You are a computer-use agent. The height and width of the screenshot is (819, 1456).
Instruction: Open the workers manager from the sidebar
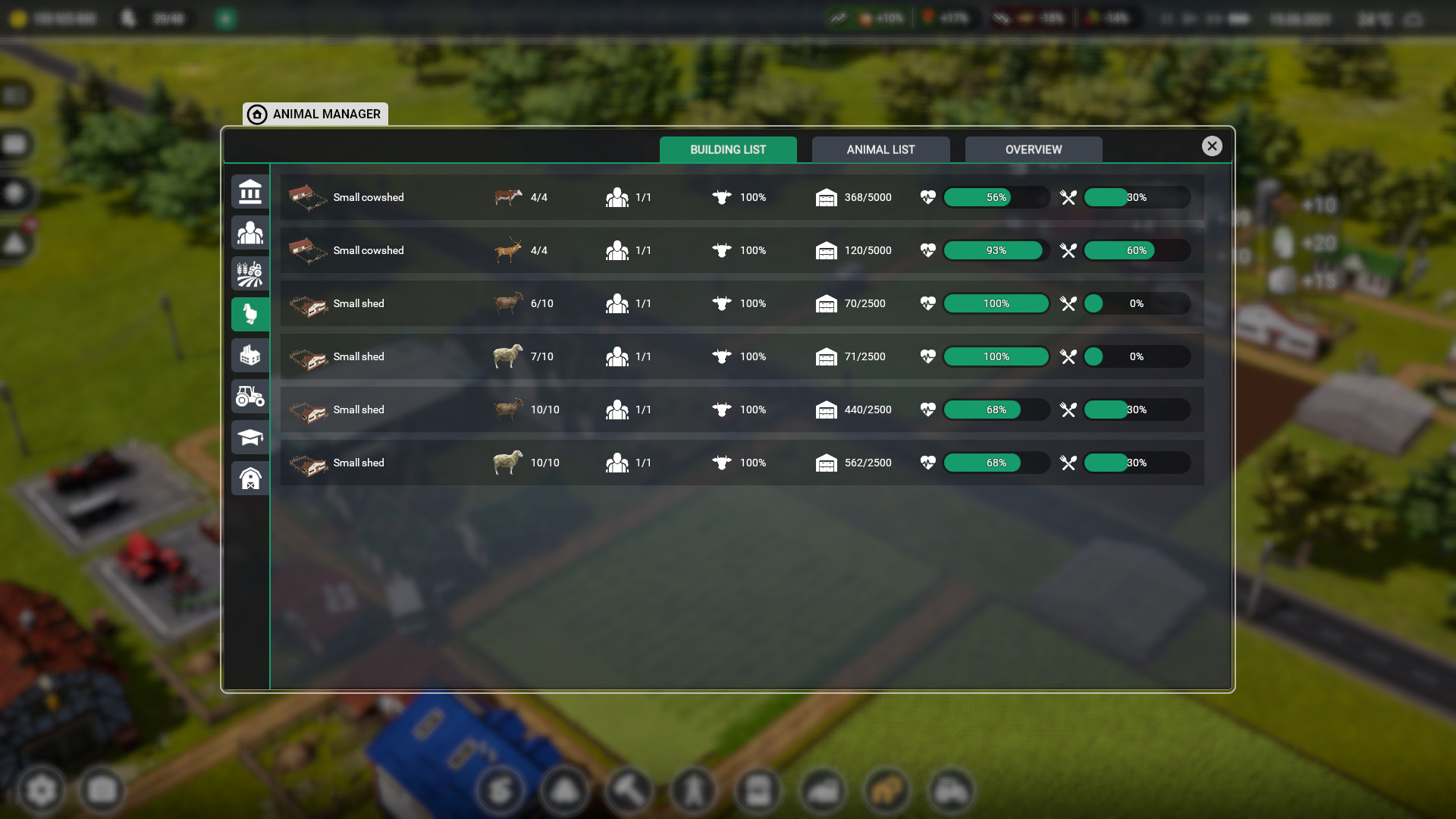coord(250,233)
